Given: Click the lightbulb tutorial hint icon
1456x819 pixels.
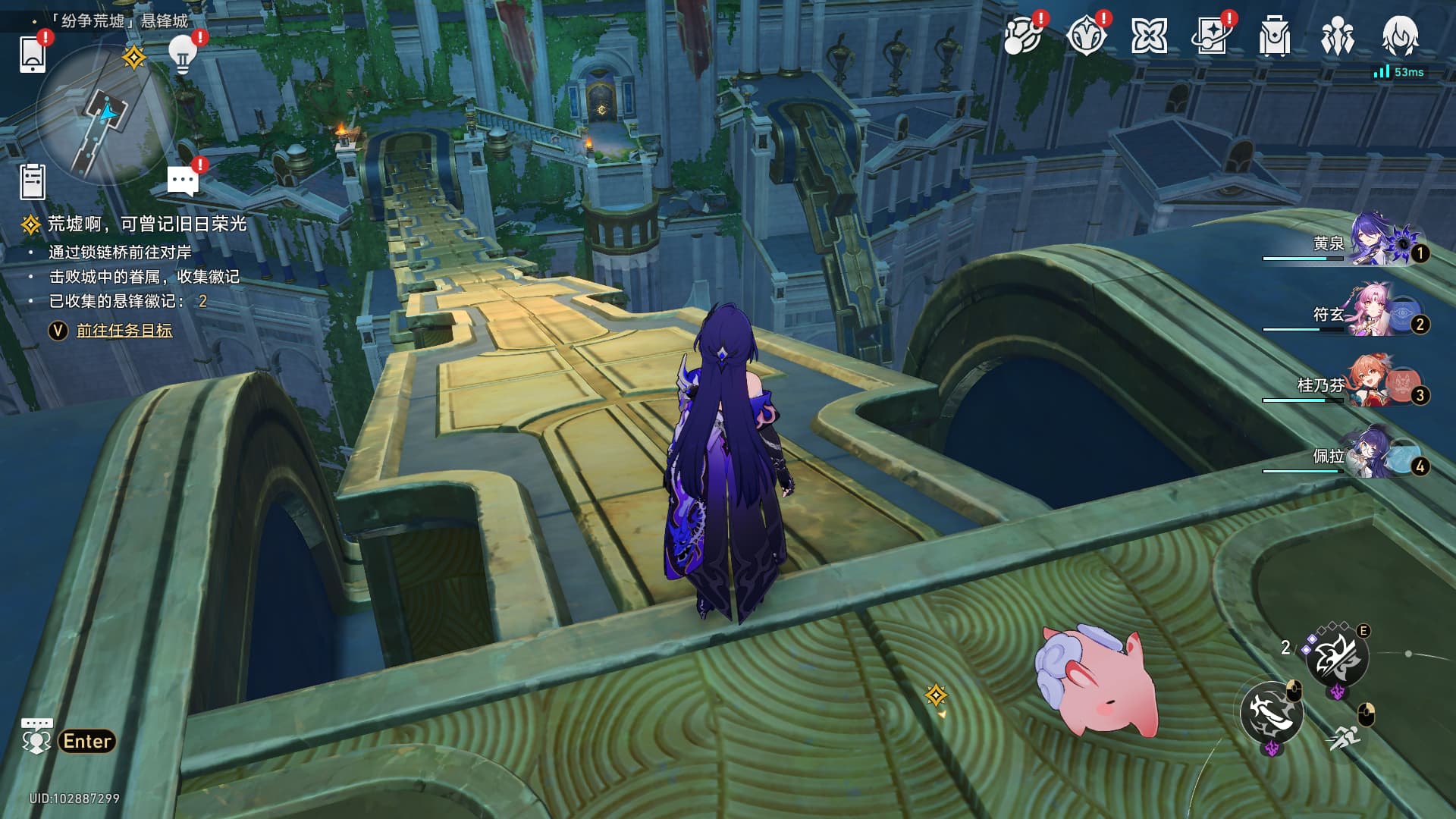Looking at the screenshot, I should (182, 53).
